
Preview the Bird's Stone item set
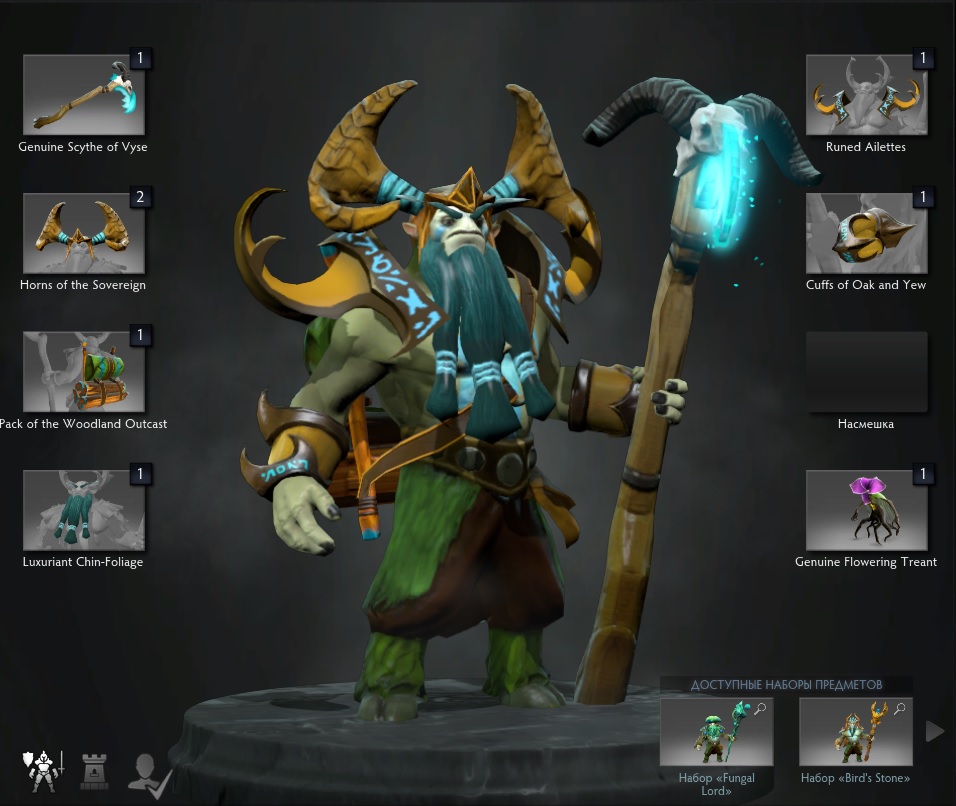[x=855, y=733]
